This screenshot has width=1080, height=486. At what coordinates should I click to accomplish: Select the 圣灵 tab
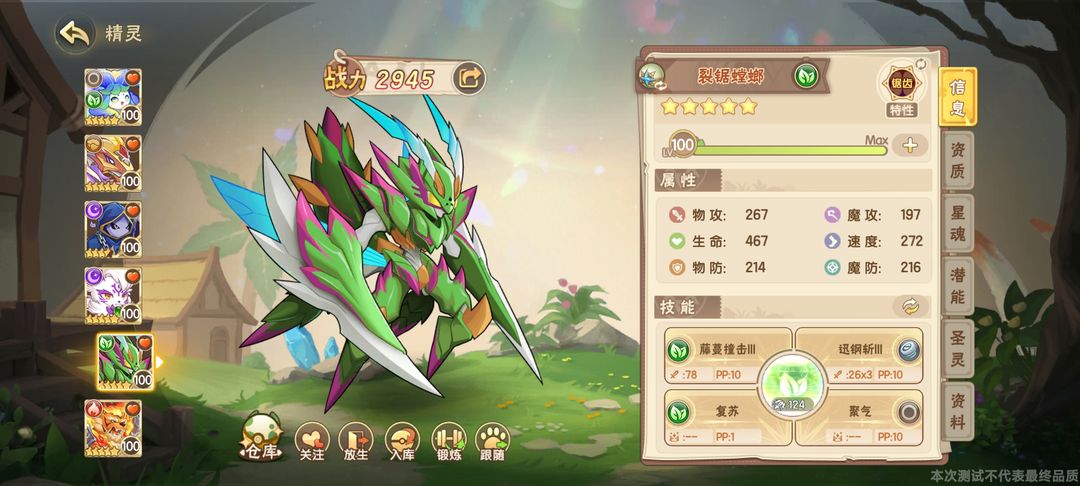coord(958,351)
